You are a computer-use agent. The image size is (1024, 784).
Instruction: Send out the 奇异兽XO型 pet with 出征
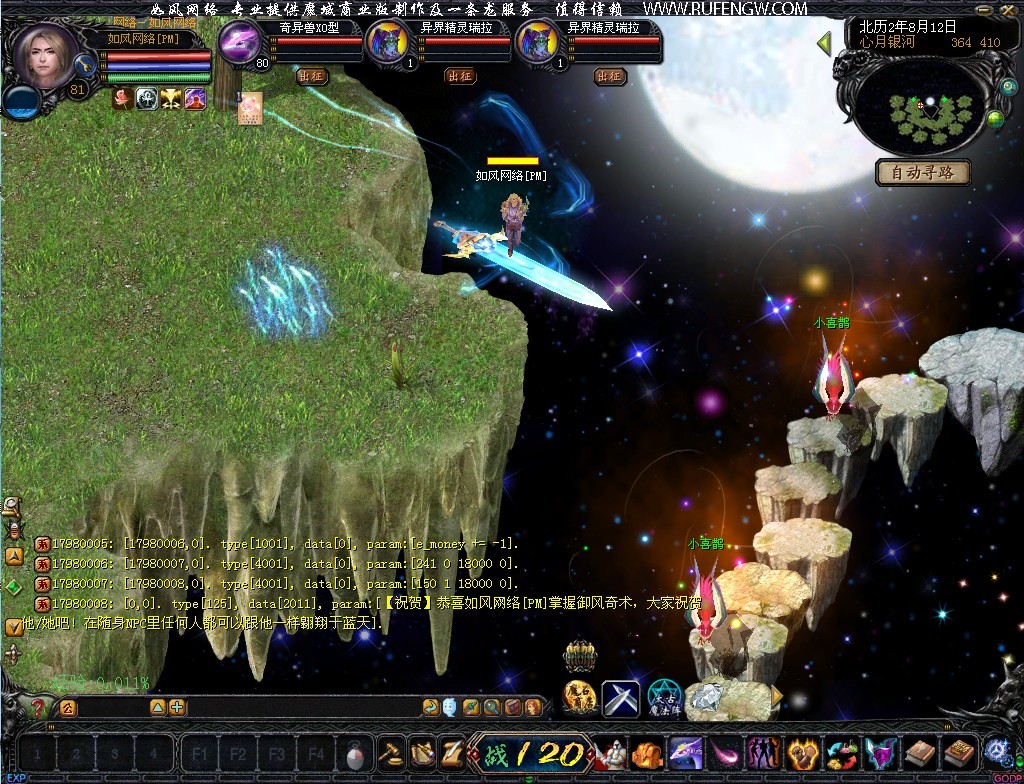click(x=312, y=76)
